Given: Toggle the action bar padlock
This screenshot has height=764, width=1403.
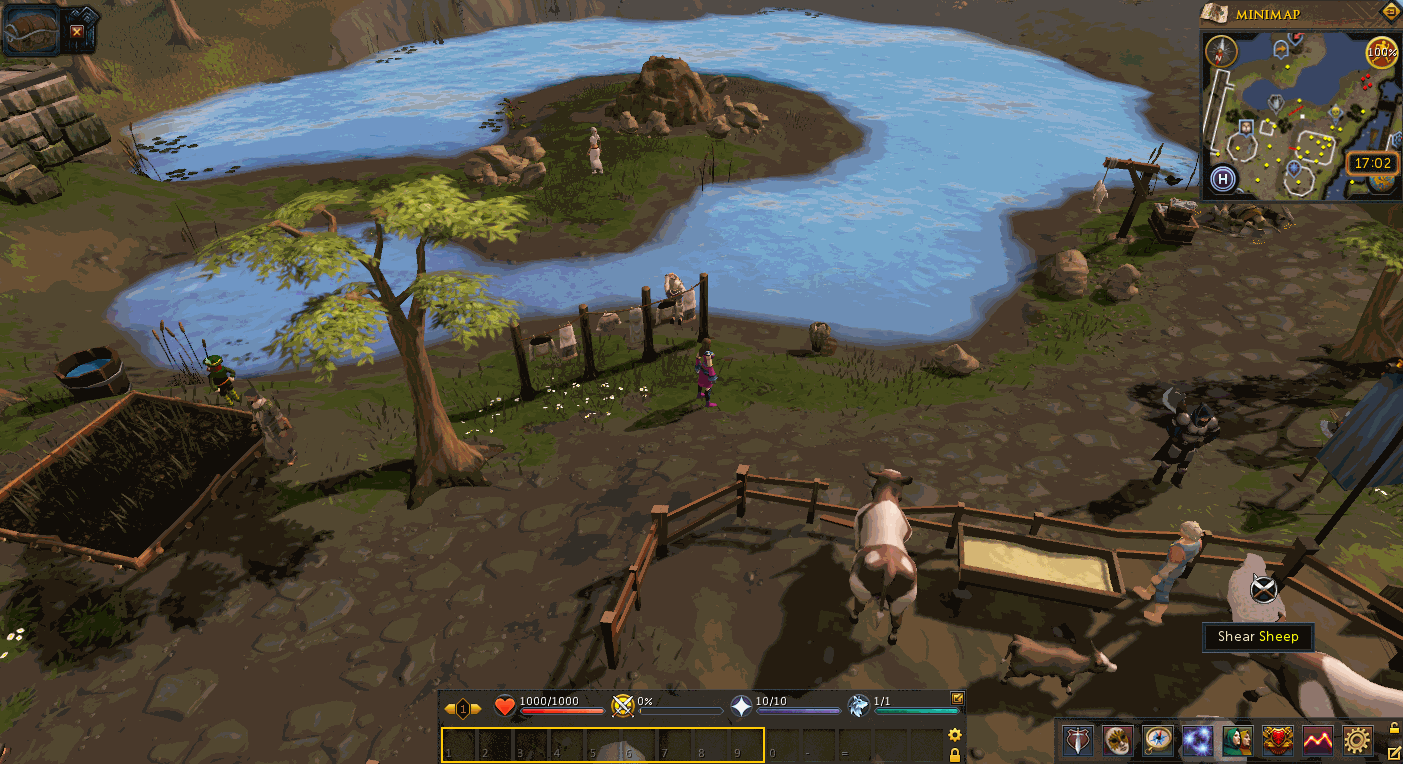Looking at the screenshot, I should pos(955,755).
